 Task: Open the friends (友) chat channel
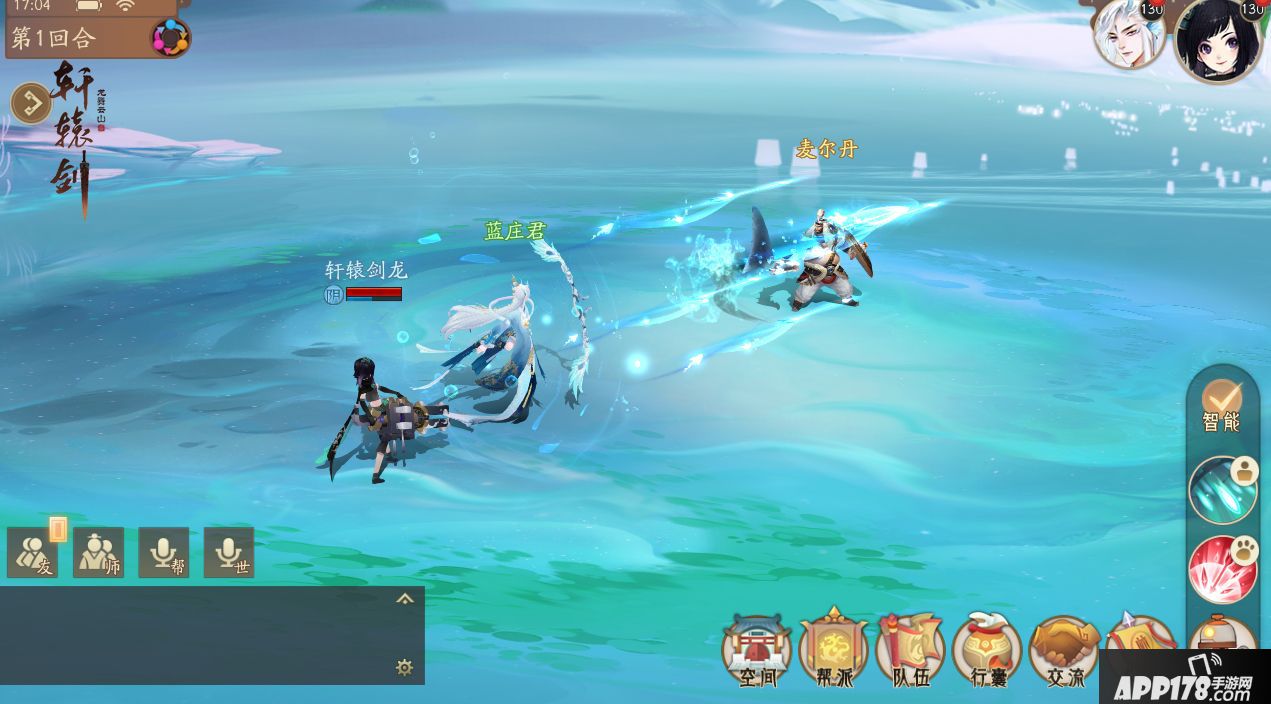coord(32,553)
